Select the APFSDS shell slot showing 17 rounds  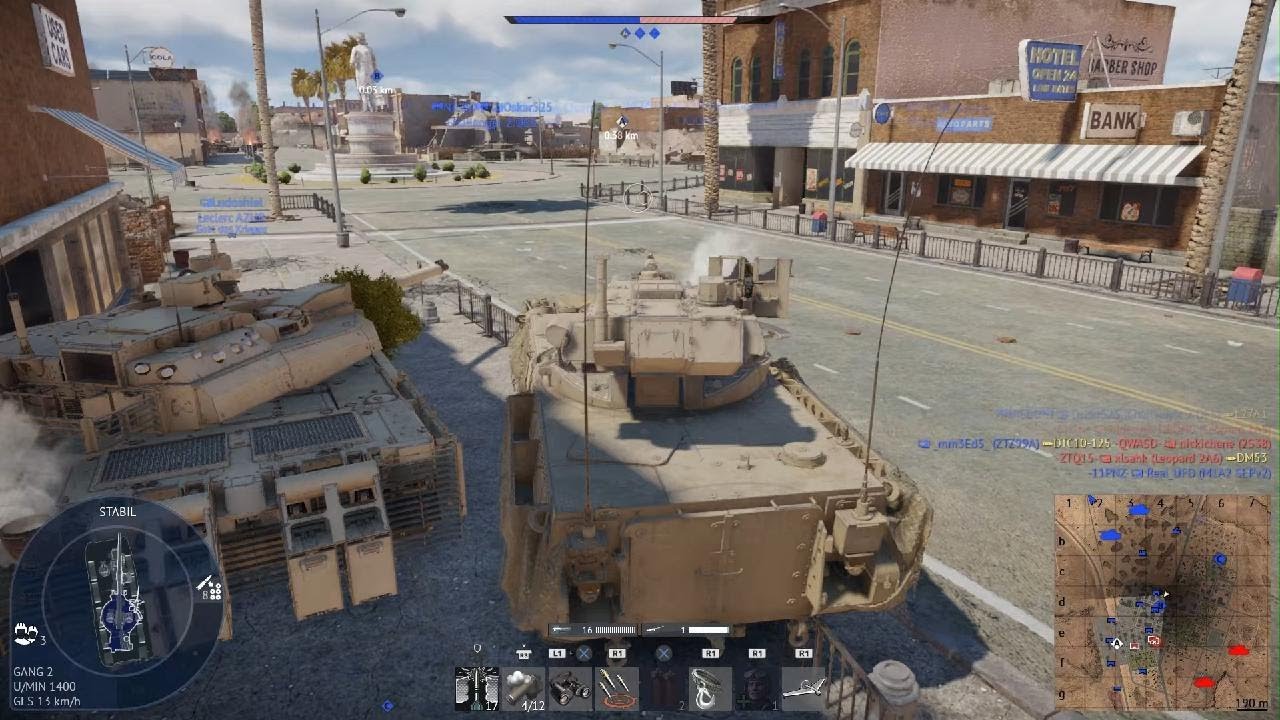point(476,687)
